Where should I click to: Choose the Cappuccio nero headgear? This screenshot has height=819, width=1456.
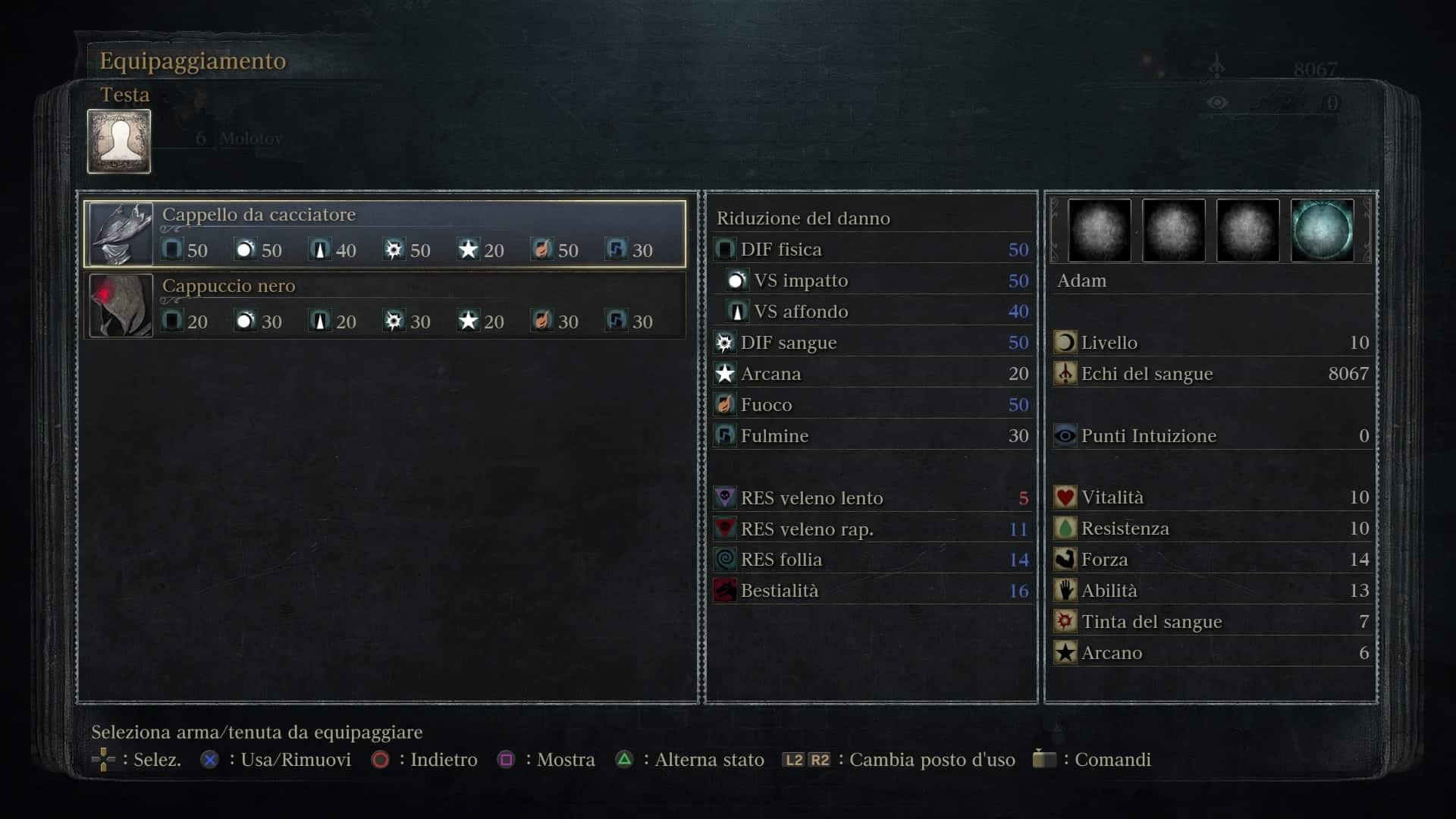384,305
